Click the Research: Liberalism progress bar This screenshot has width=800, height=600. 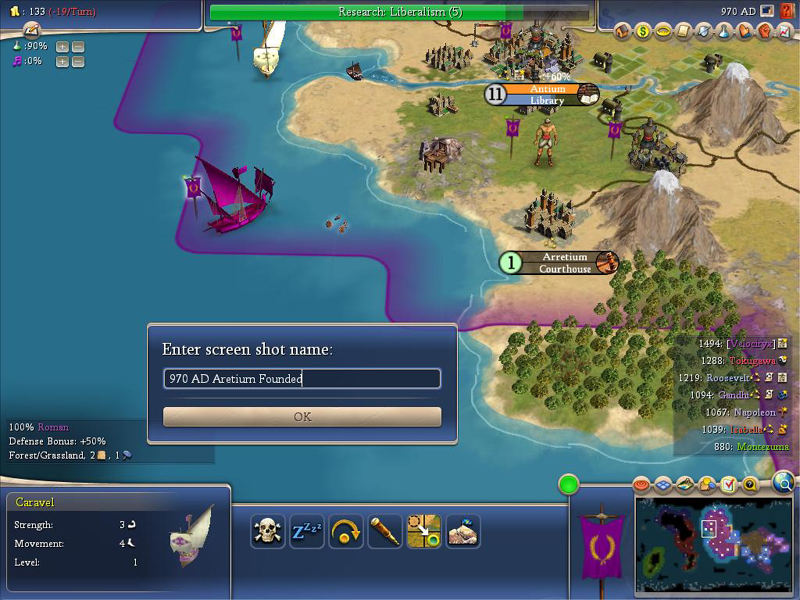[x=402, y=12]
